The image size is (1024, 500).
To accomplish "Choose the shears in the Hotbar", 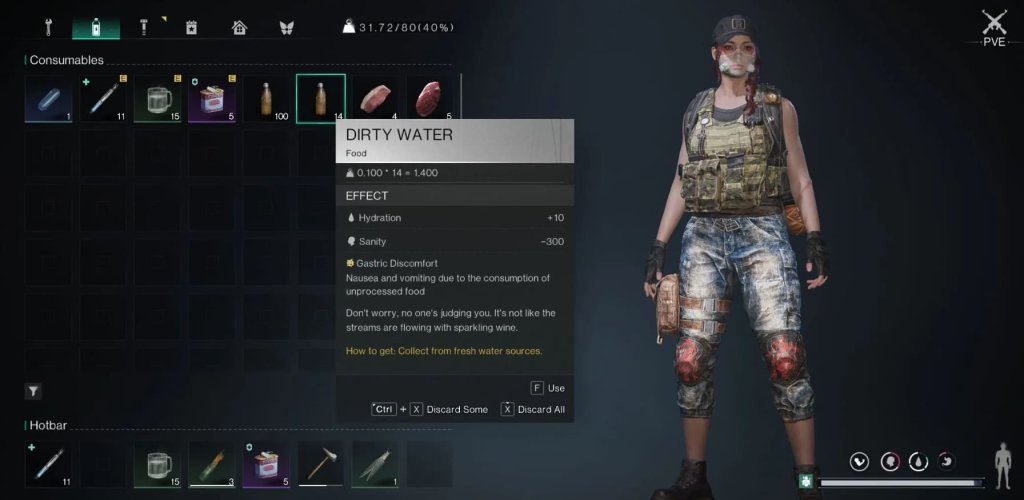I will coord(375,465).
